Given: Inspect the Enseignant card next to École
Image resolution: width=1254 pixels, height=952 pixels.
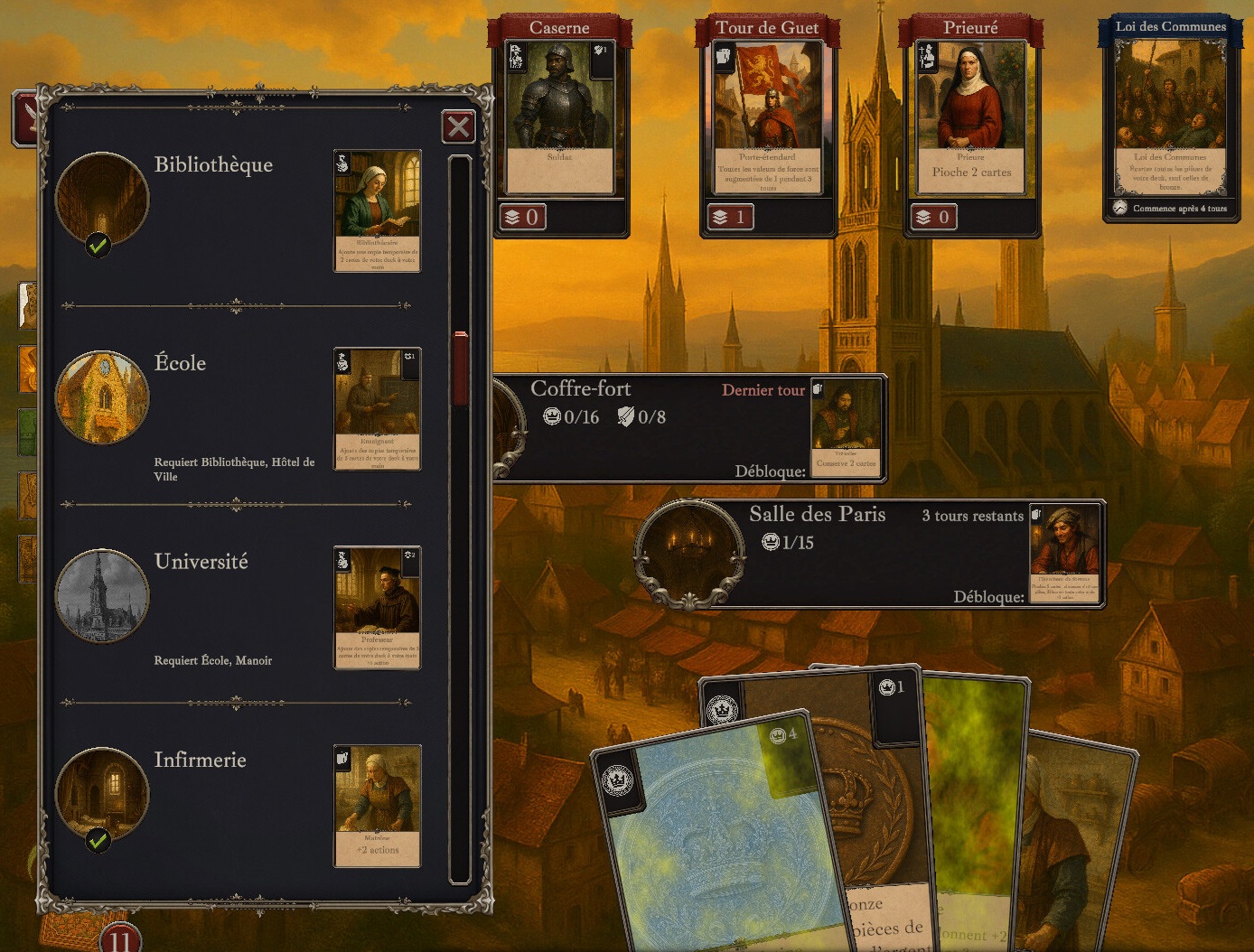Looking at the screenshot, I should coord(377,409).
